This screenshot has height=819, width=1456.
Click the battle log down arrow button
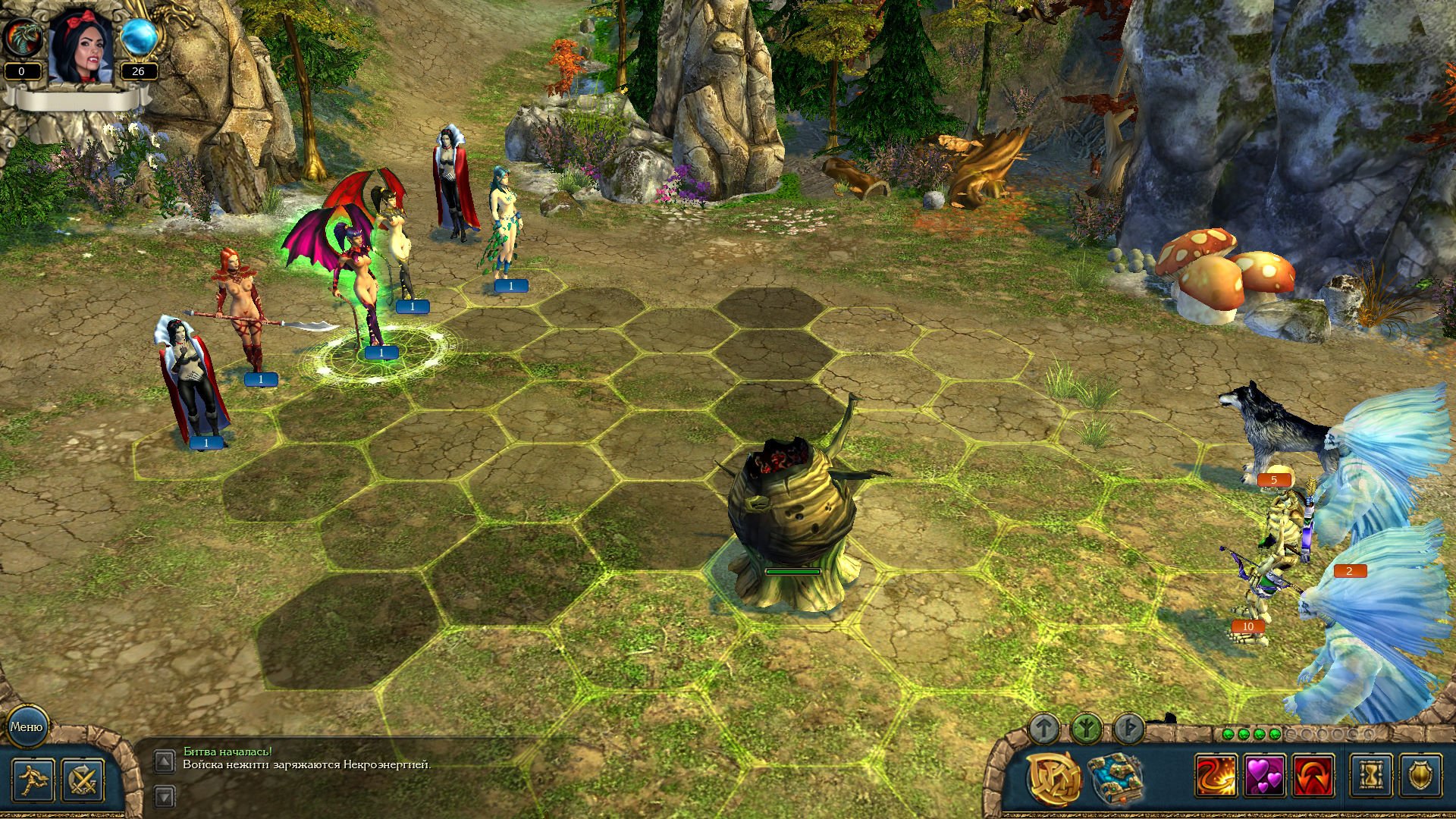[x=165, y=795]
